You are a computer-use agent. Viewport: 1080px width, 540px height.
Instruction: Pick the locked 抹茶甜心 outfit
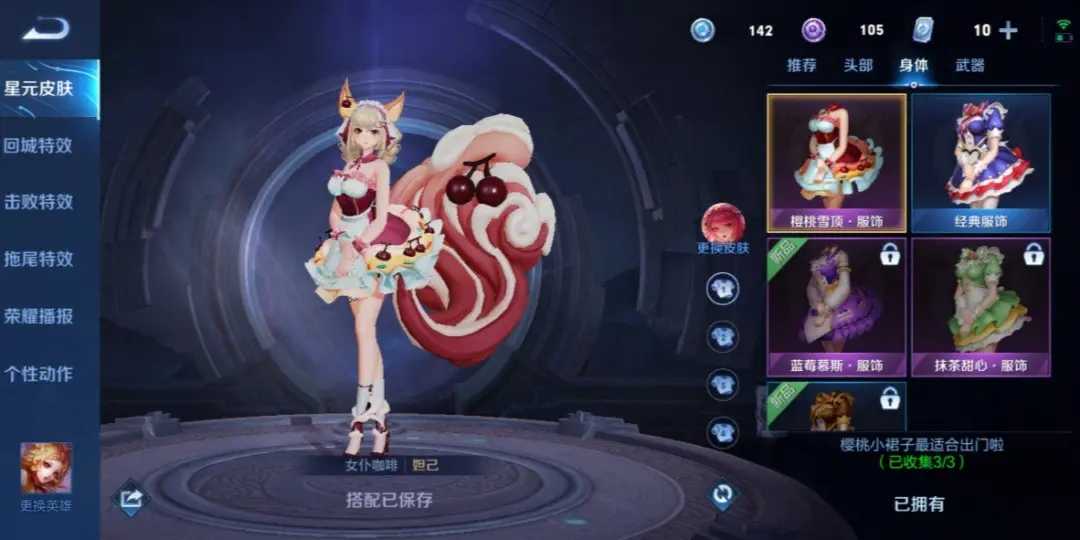[x=981, y=306]
